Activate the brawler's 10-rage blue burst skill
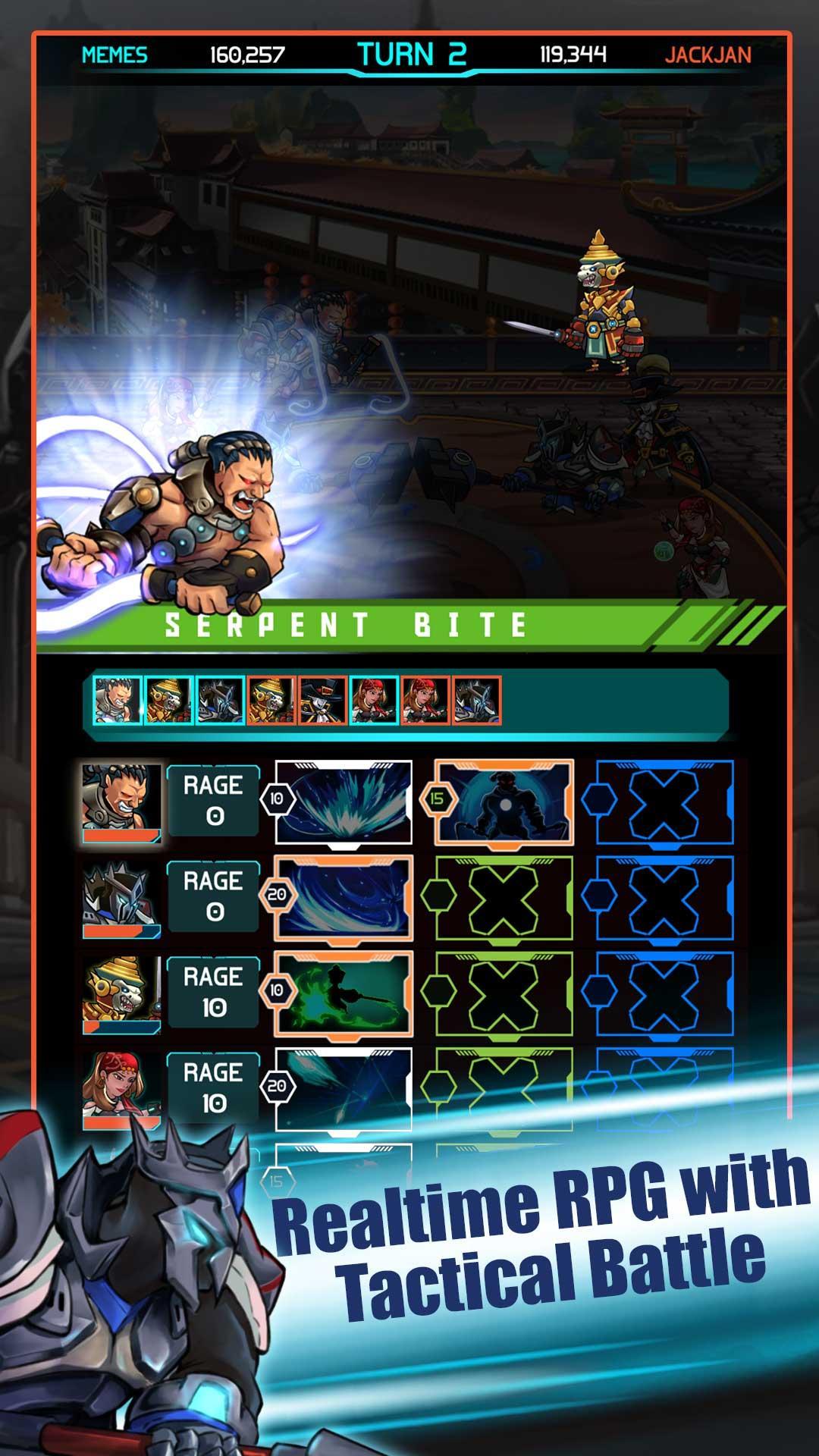 (x=344, y=802)
